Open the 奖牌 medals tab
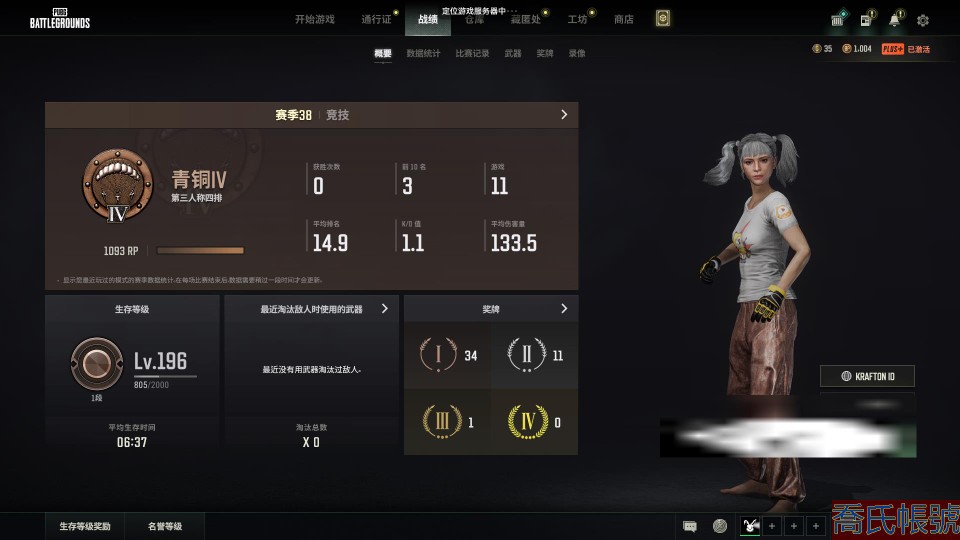960x540 pixels. (544, 54)
